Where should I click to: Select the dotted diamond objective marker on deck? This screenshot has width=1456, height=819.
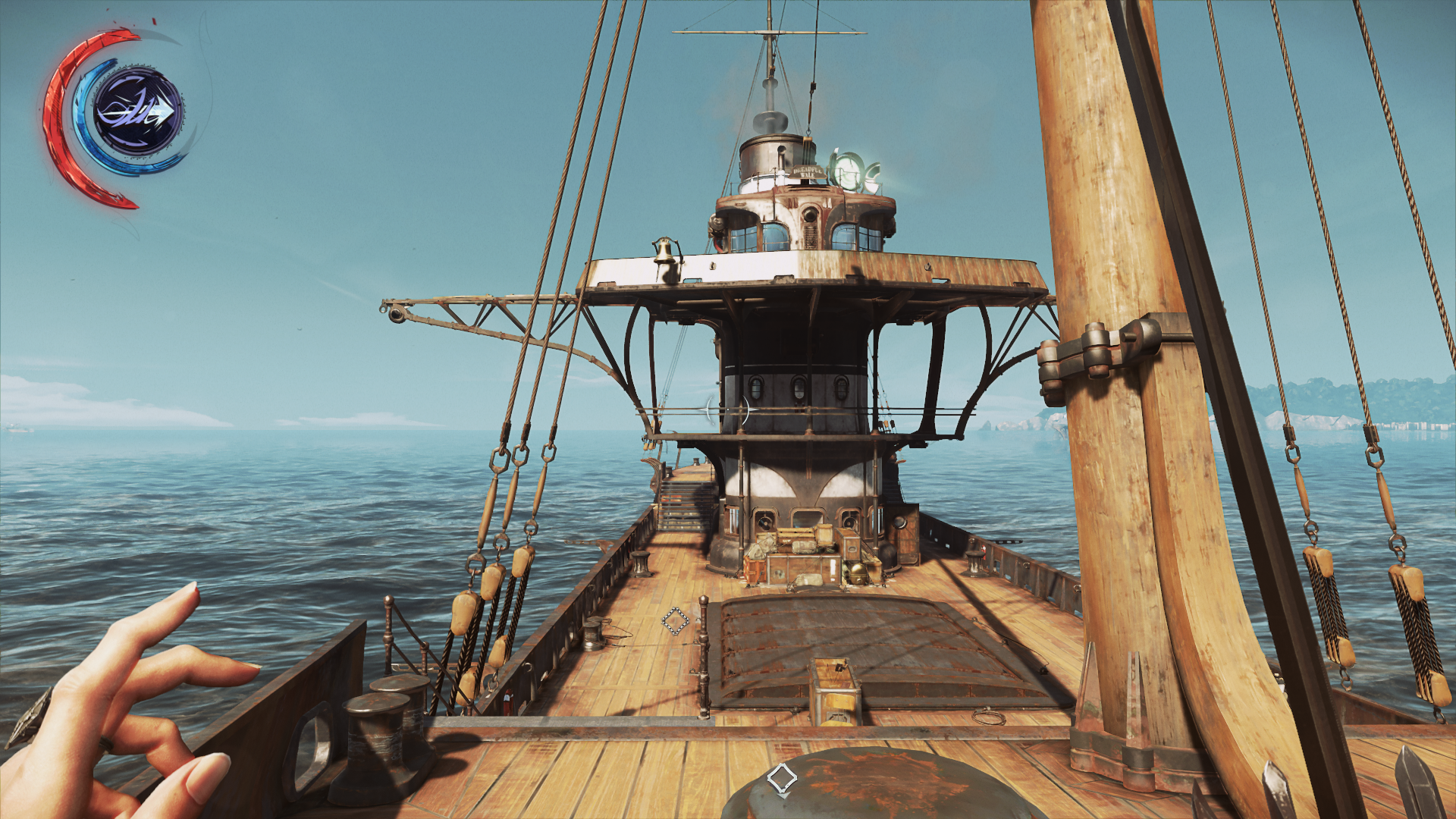coord(675,621)
